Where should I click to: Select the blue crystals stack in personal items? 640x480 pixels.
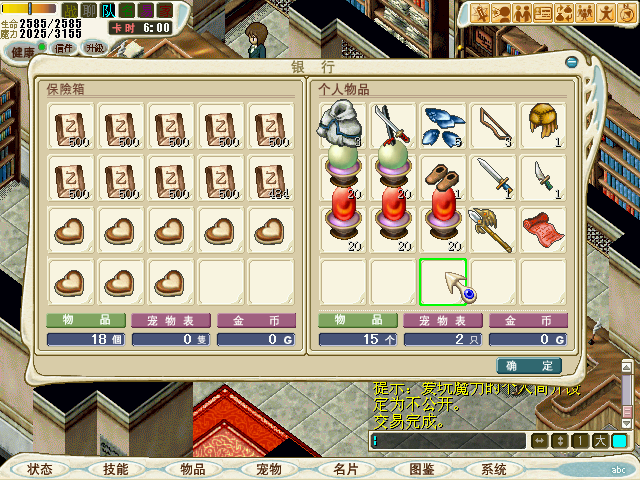tap(441, 126)
